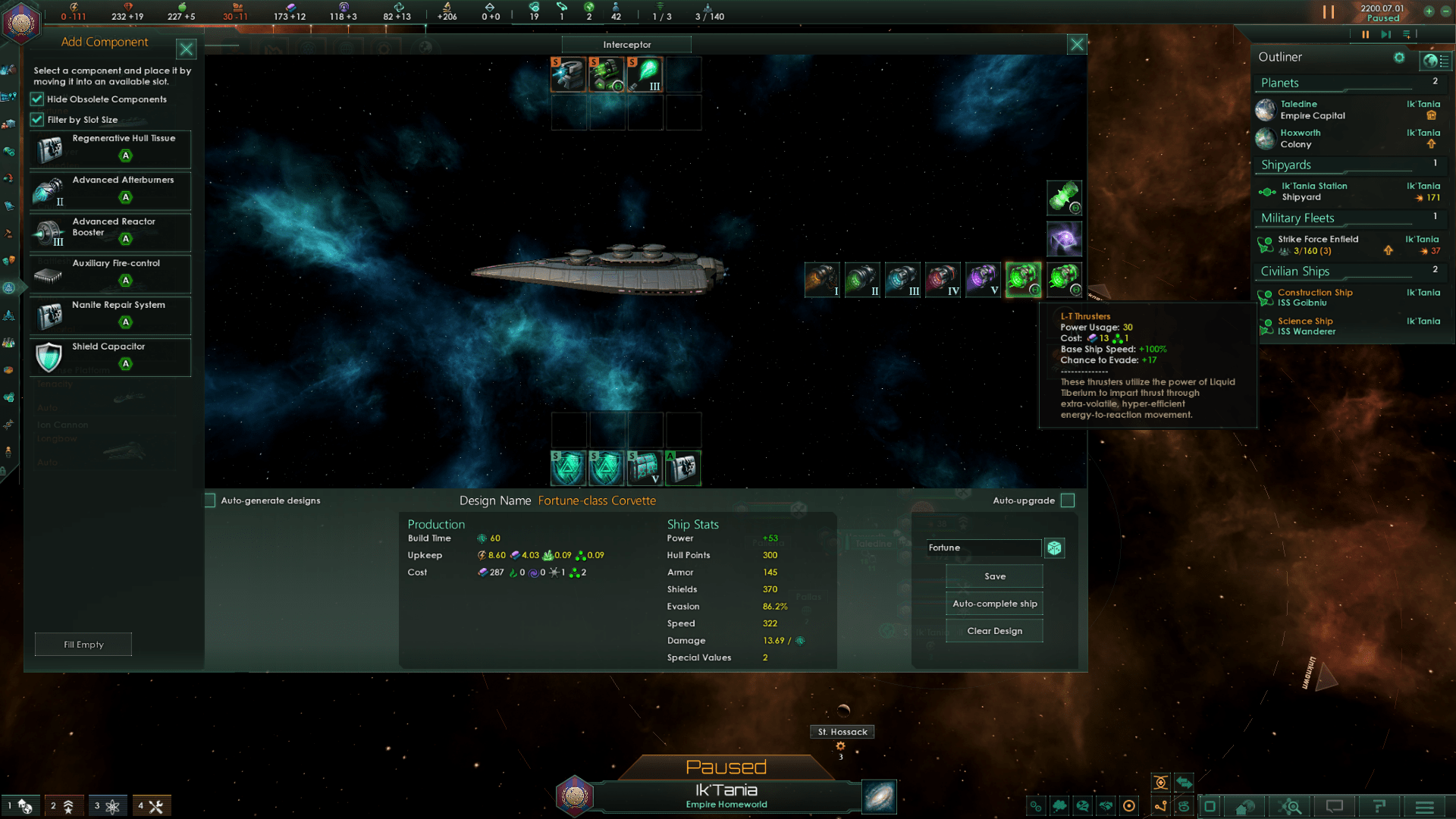Randomize ship name with dice button
The width and height of the screenshot is (1456, 819).
pyautogui.click(x=1054, y=548)
